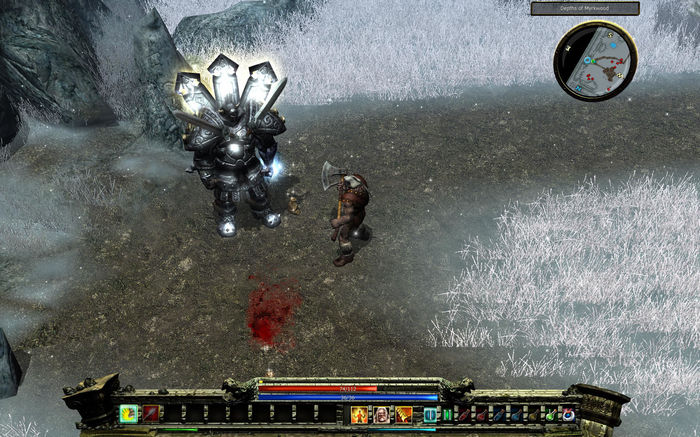This screenshot has height=437, width=700.
Task: Open the fiery character figure icon
Action: click(x=360, y=414)
